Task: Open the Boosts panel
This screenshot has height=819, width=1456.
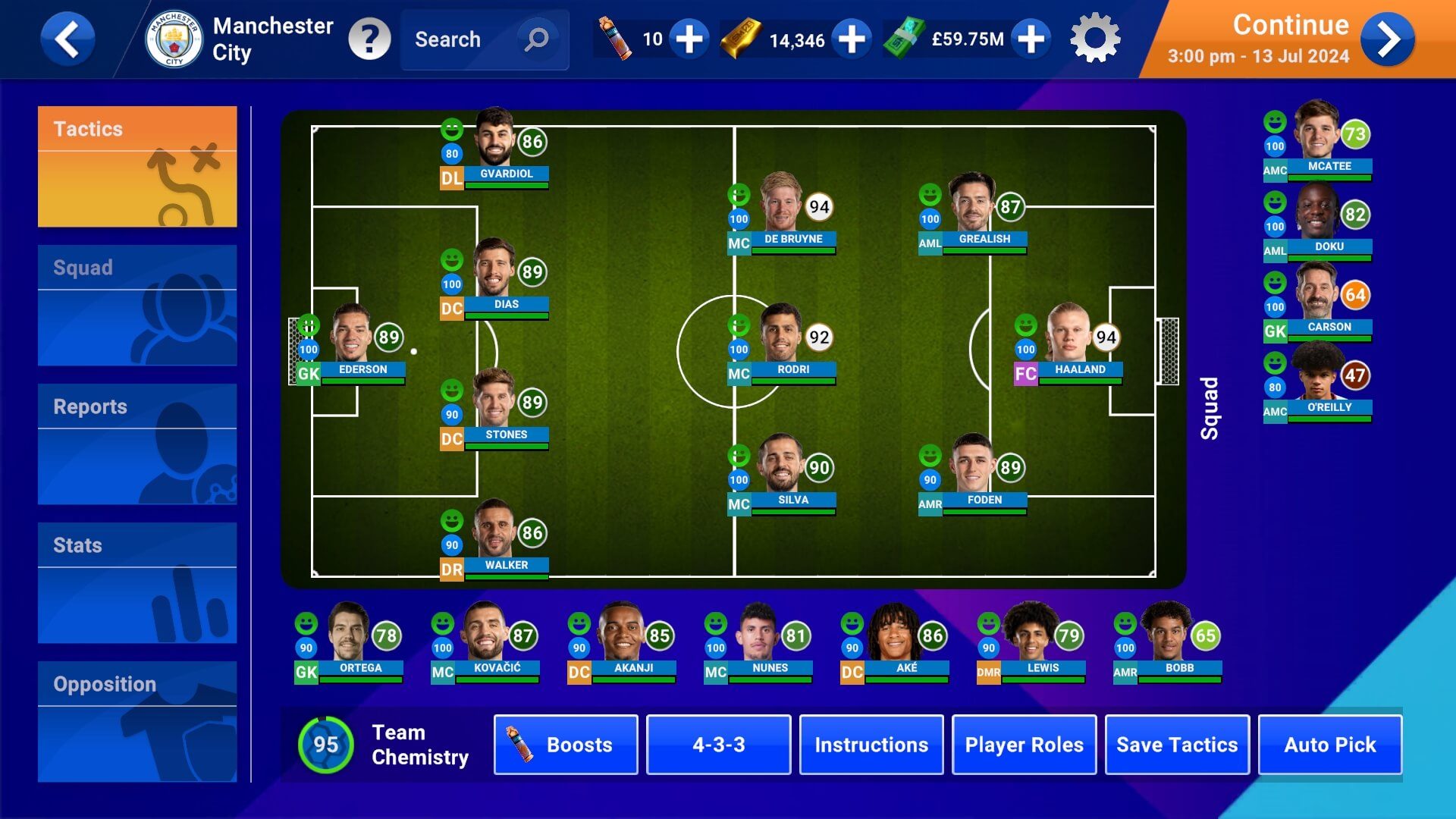Action: tap(566, 745)
